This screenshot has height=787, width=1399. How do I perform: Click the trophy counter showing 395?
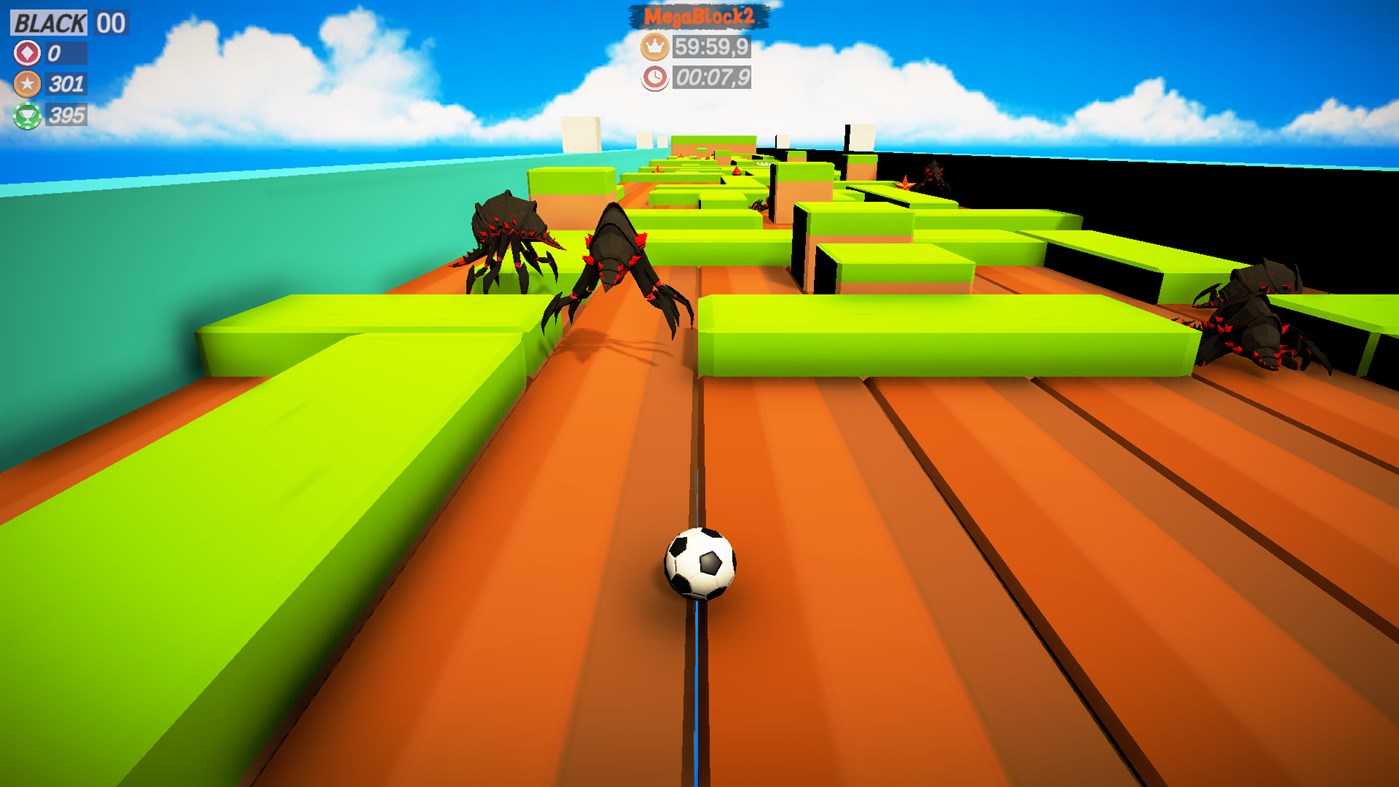click(64, 115)
